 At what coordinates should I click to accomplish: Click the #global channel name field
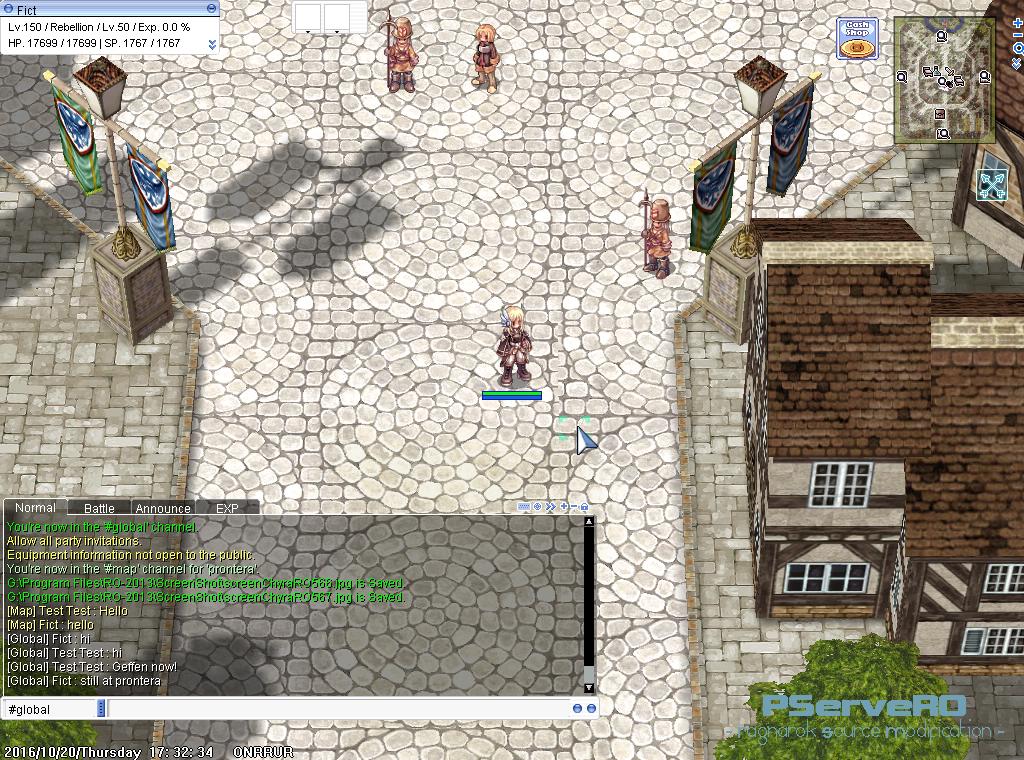[50, 709]
